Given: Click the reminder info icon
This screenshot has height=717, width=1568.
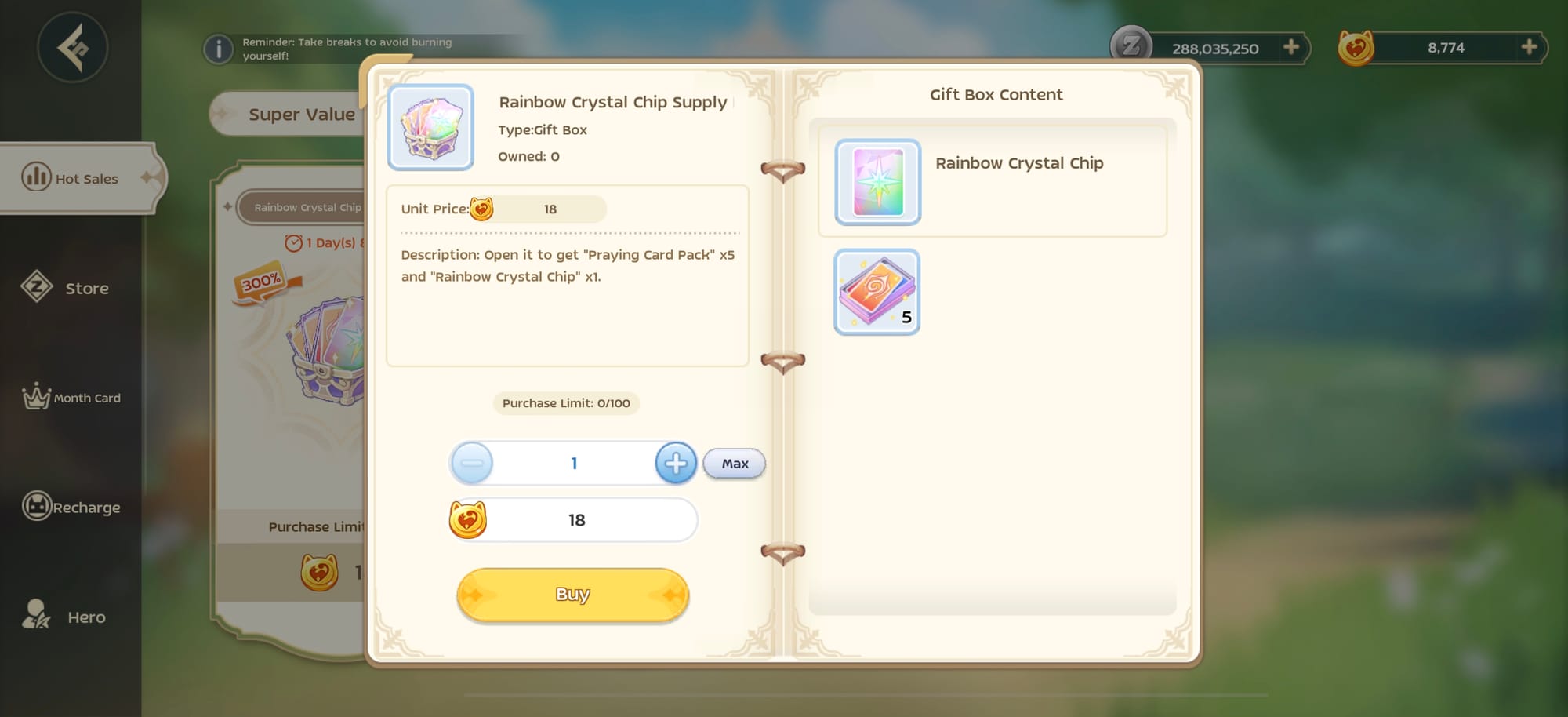Looking at the screenshot, I should pyautogui.click(x=219, y=49).
